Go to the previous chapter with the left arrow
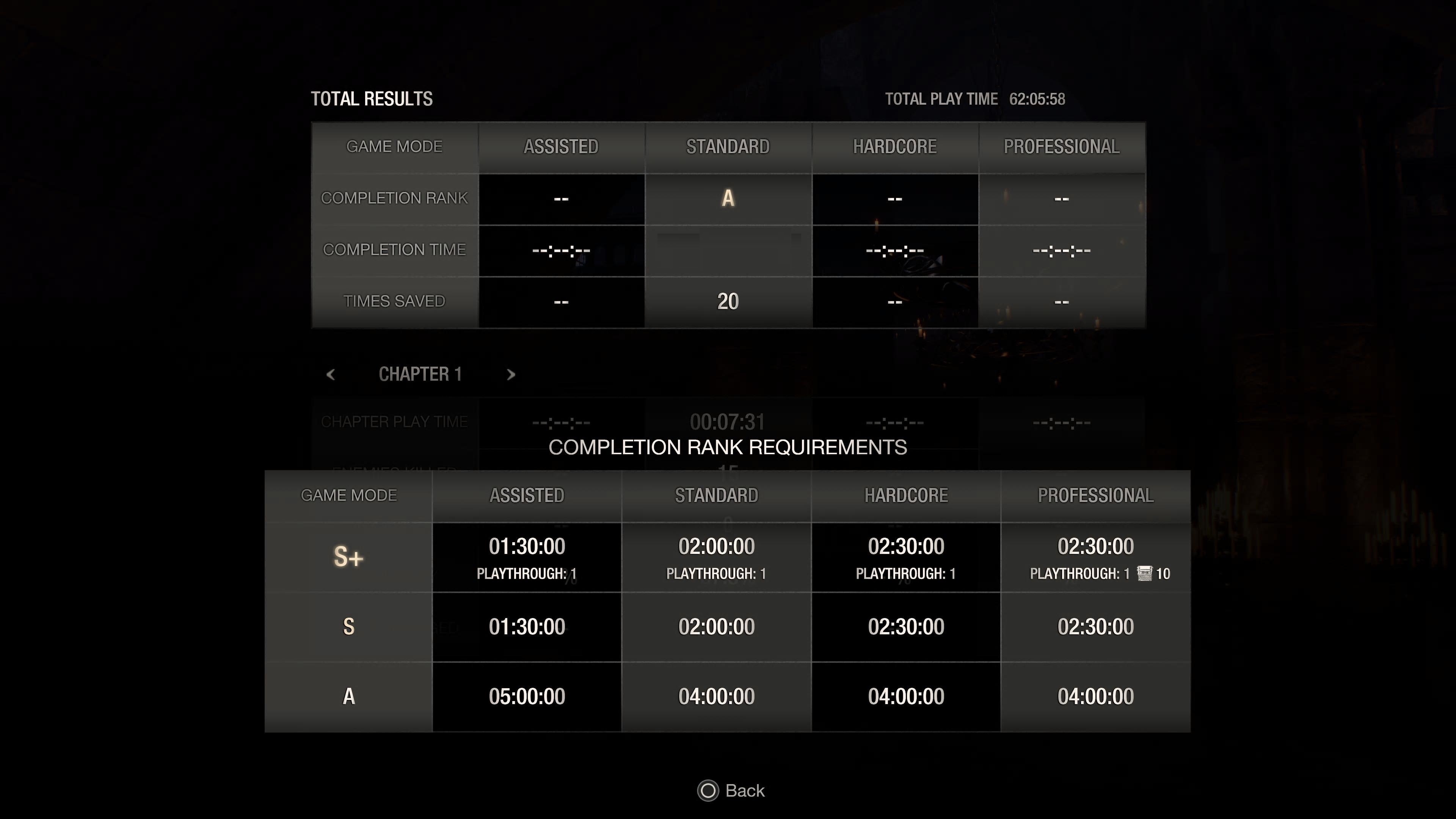 (331, 374)
